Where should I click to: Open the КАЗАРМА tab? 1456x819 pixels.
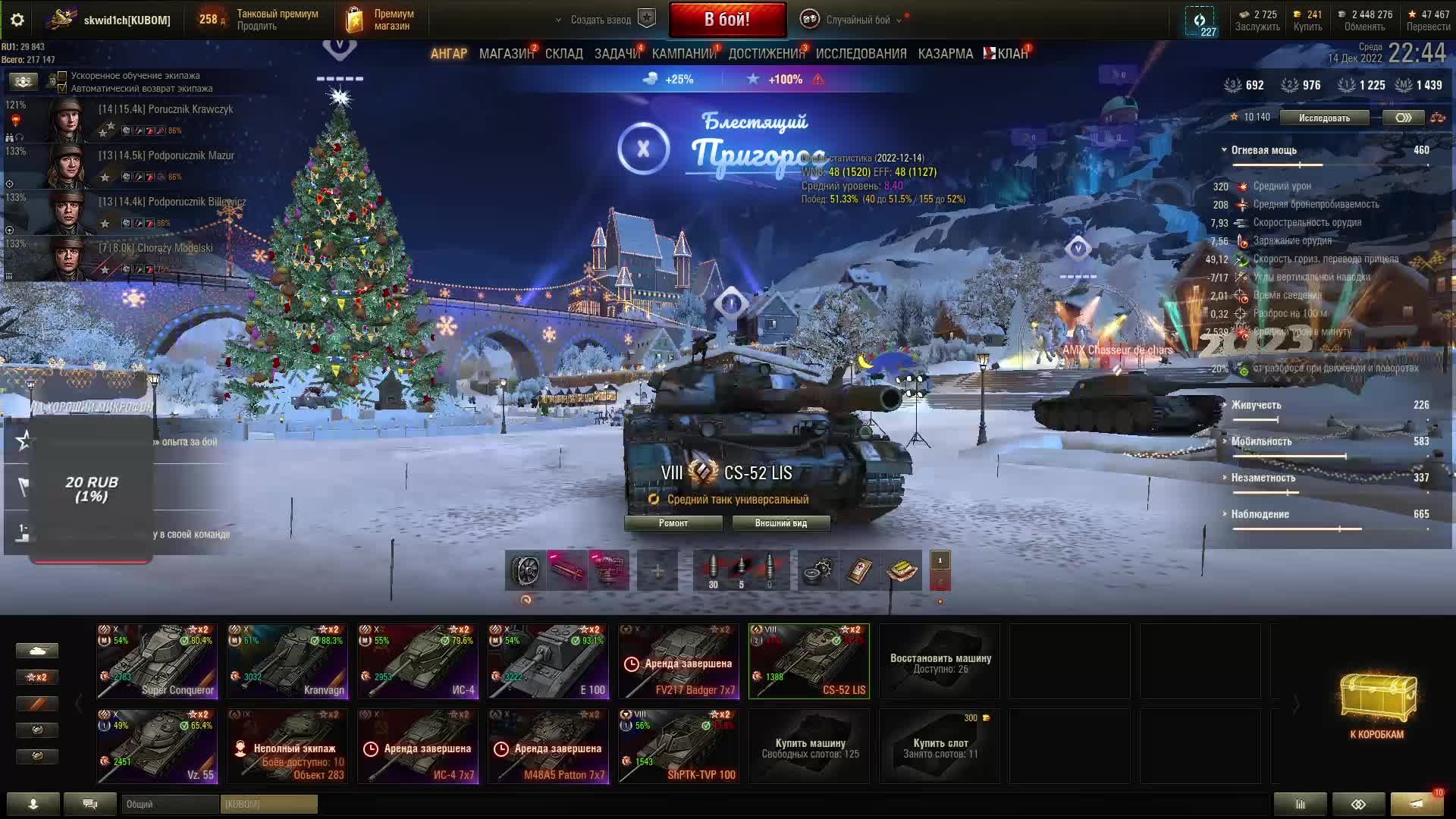click(x=945, y=54)
